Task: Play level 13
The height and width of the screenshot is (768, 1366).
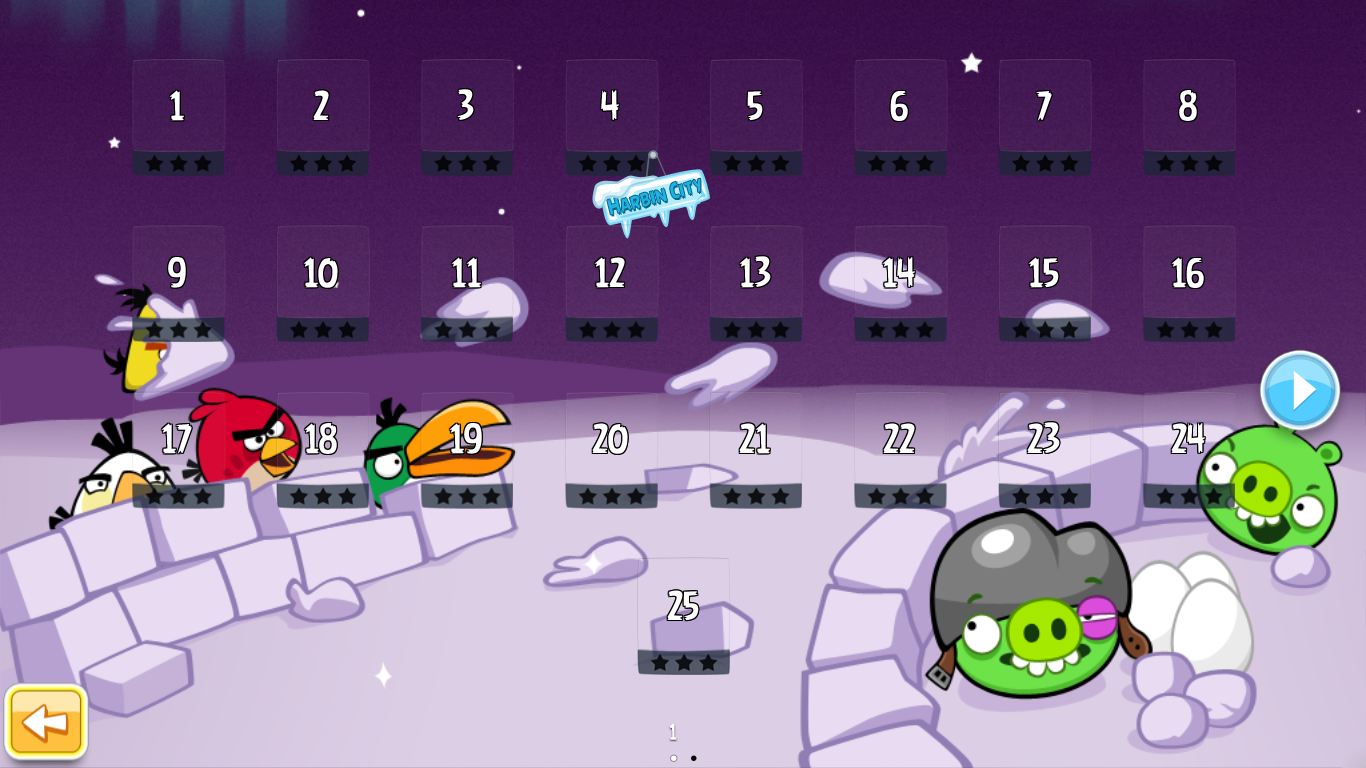Action: pos(756,283)
